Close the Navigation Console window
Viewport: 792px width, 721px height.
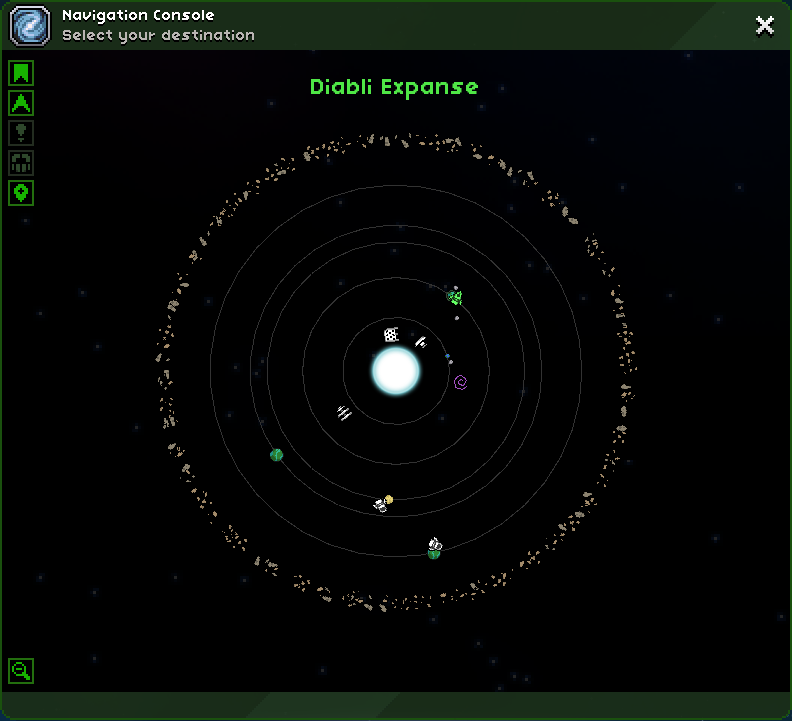(765, 26)
